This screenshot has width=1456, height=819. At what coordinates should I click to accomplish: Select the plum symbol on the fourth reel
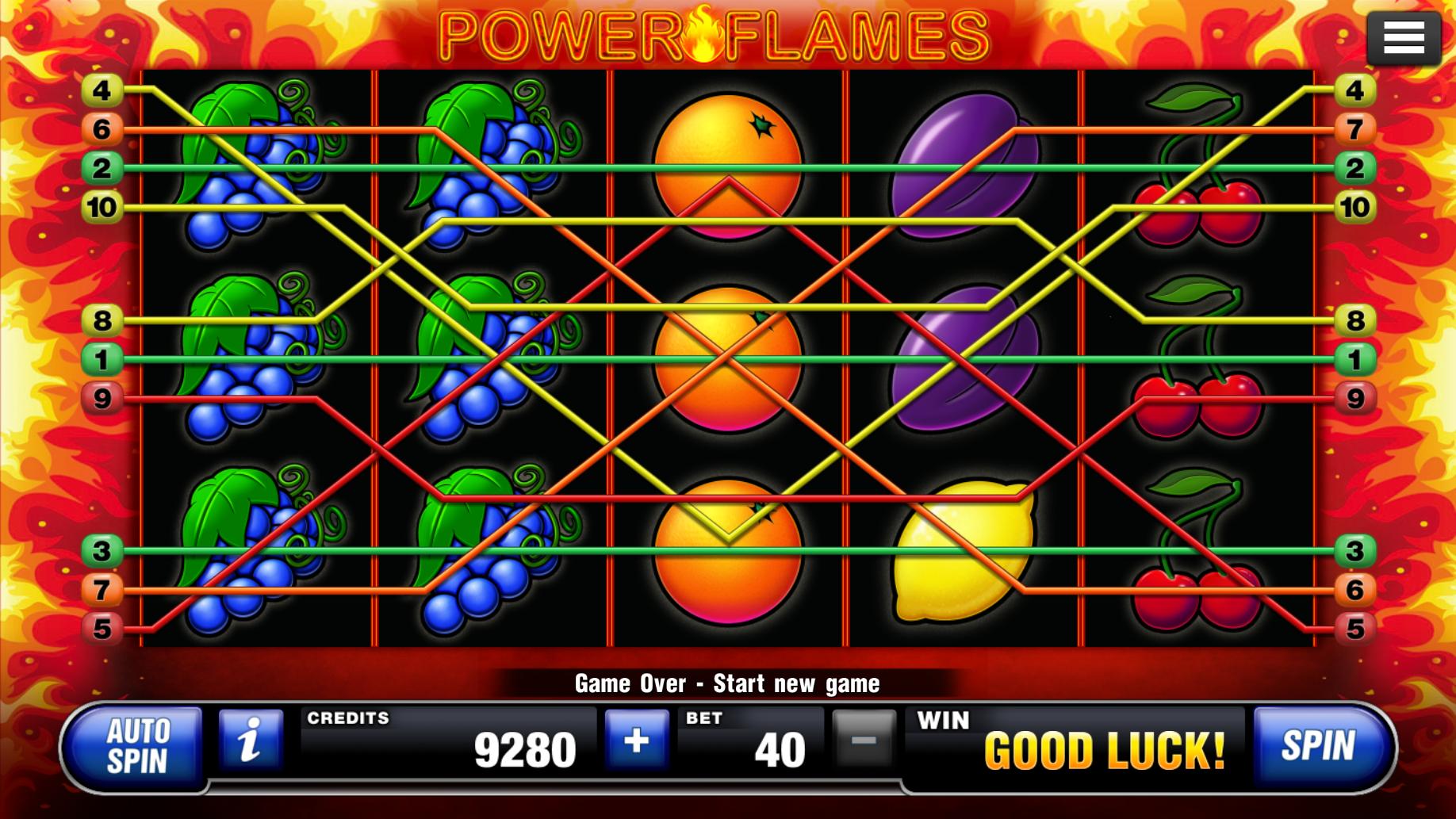coord(963,166)
